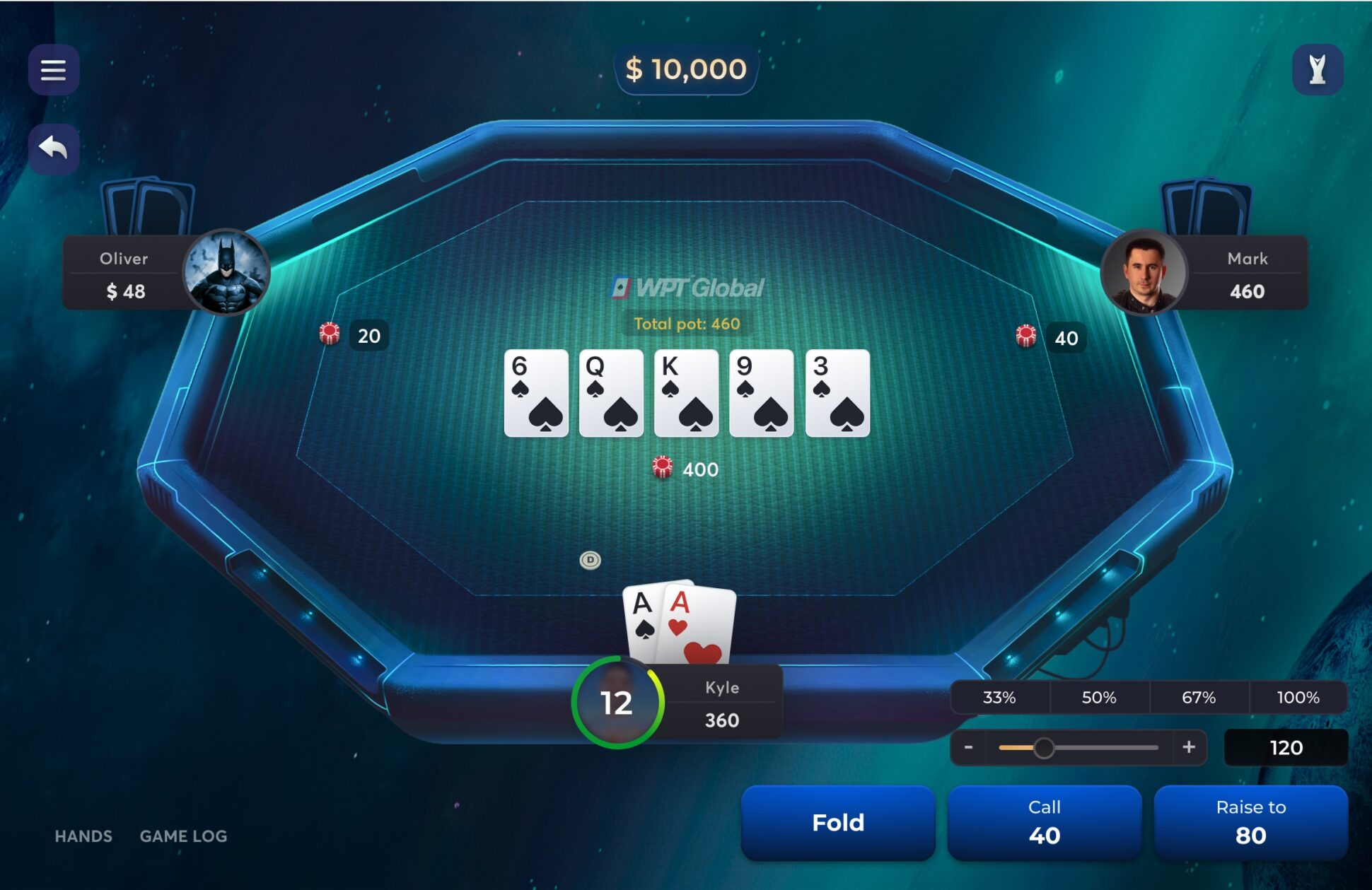The image size is (1372, 890).
Task: Open the GAME LOG view
Action: [x=183, y=836]
